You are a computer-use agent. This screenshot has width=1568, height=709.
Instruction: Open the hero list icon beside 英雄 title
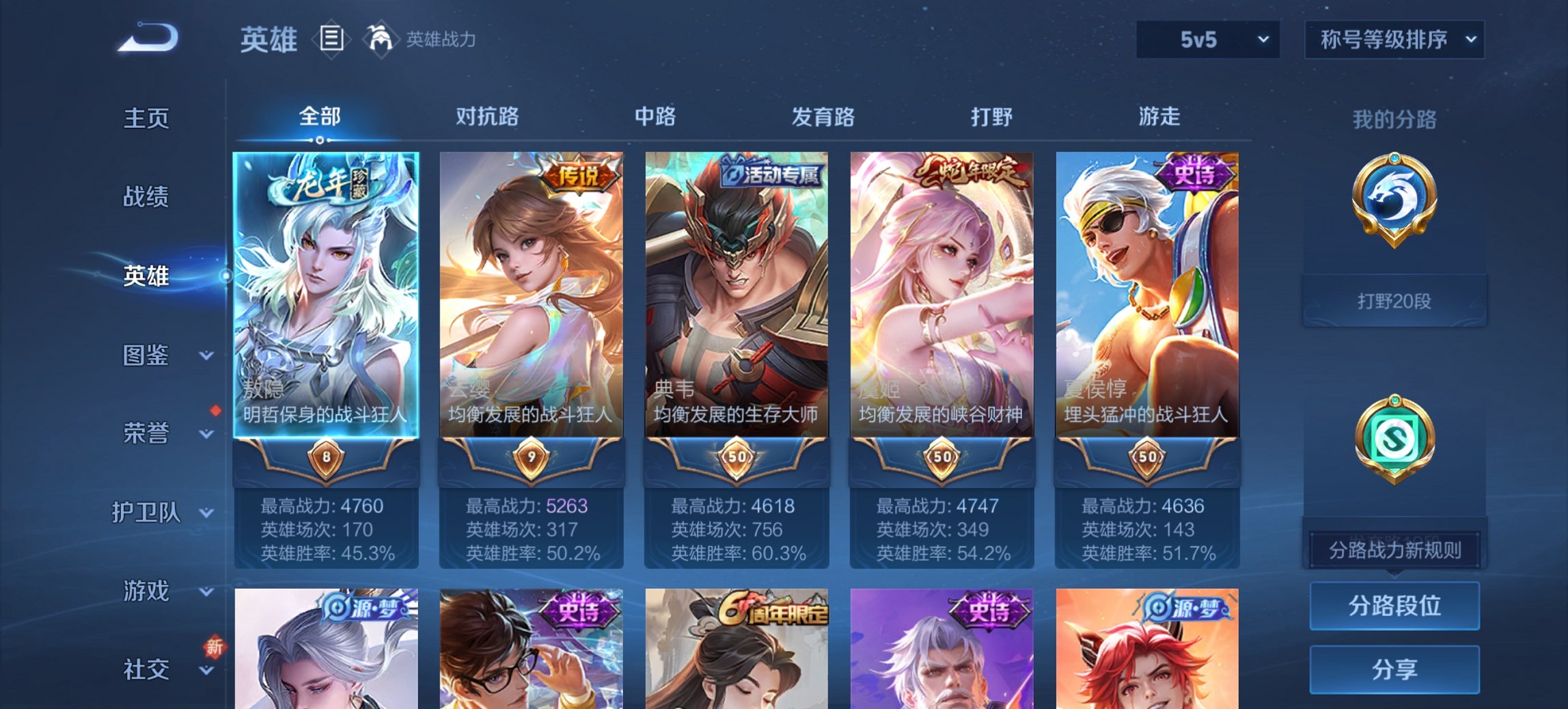pyautogui.click(x=331, y=40)
